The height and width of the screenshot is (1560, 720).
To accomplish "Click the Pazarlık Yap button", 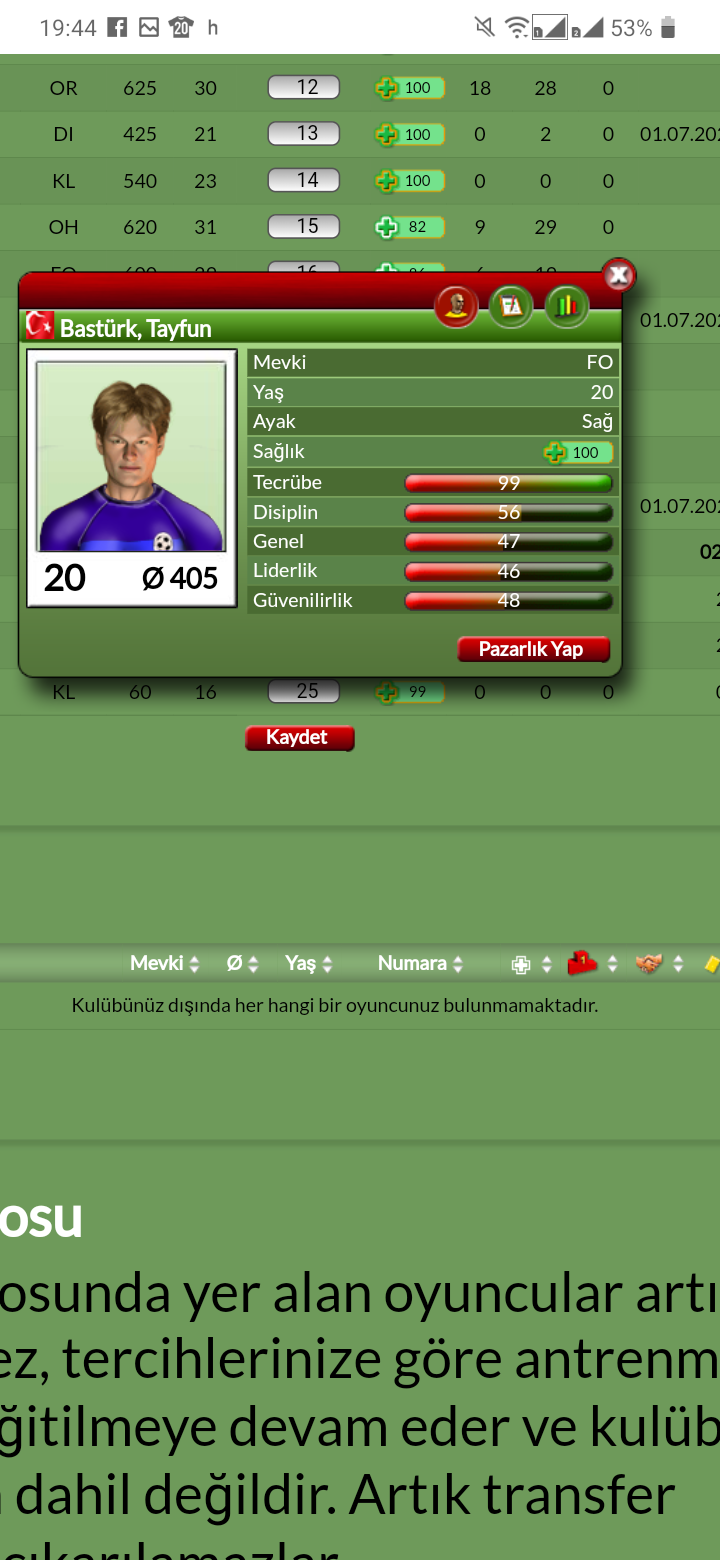I will pyautogui.click(x=534, y=649).
